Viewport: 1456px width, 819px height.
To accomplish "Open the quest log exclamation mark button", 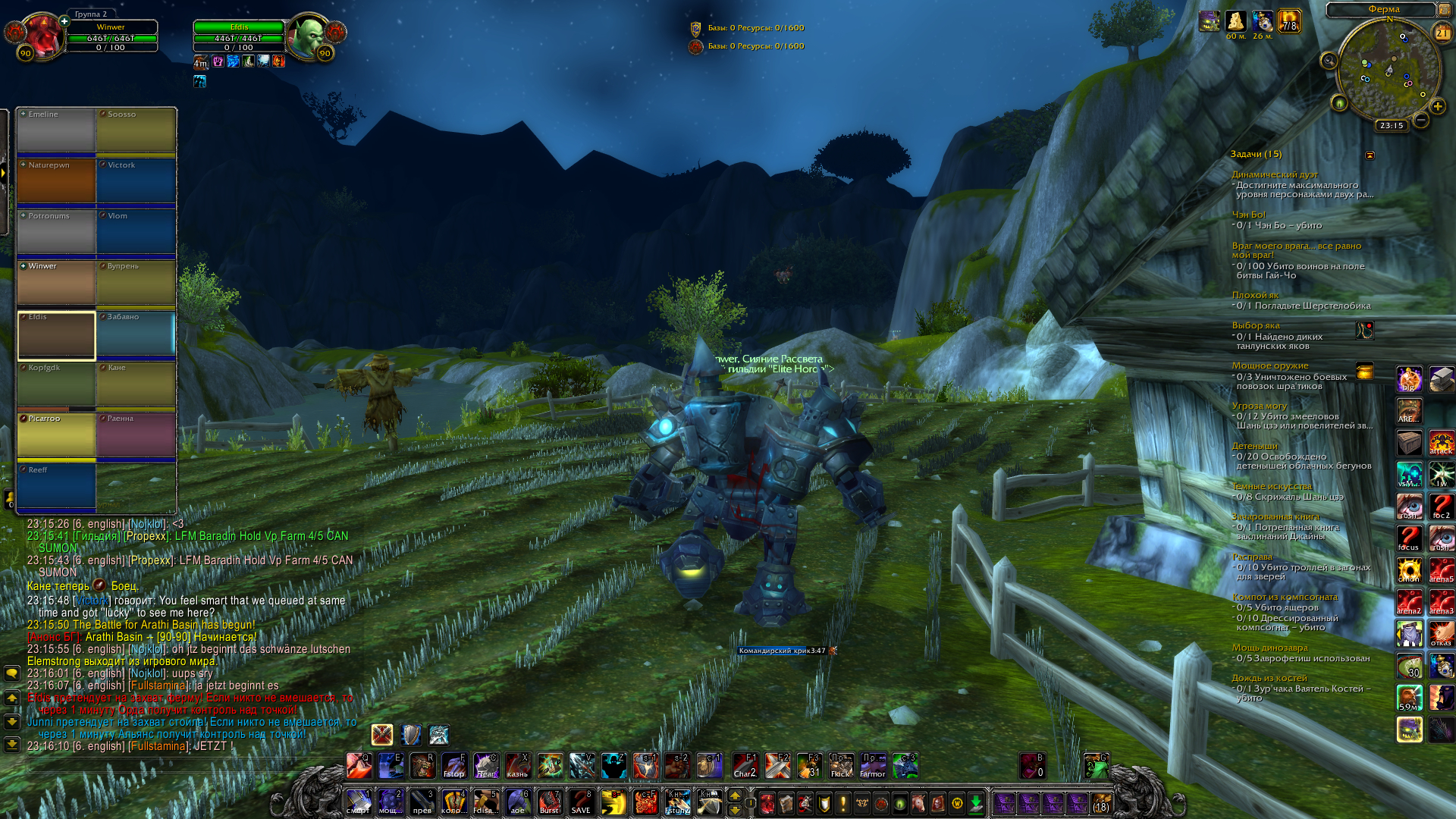I will point(843,803).
